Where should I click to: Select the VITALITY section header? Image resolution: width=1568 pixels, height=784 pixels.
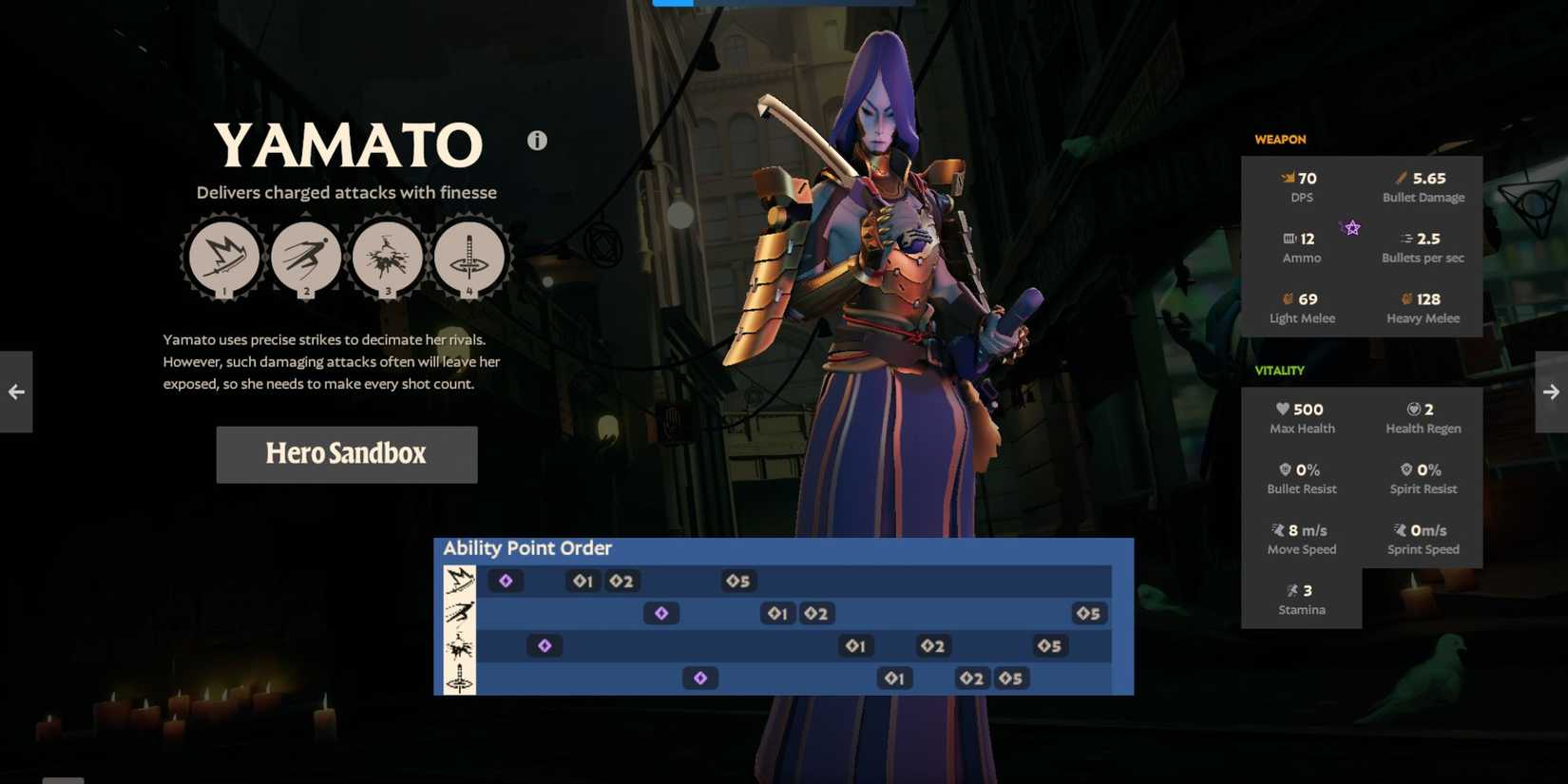(1279, 371)
